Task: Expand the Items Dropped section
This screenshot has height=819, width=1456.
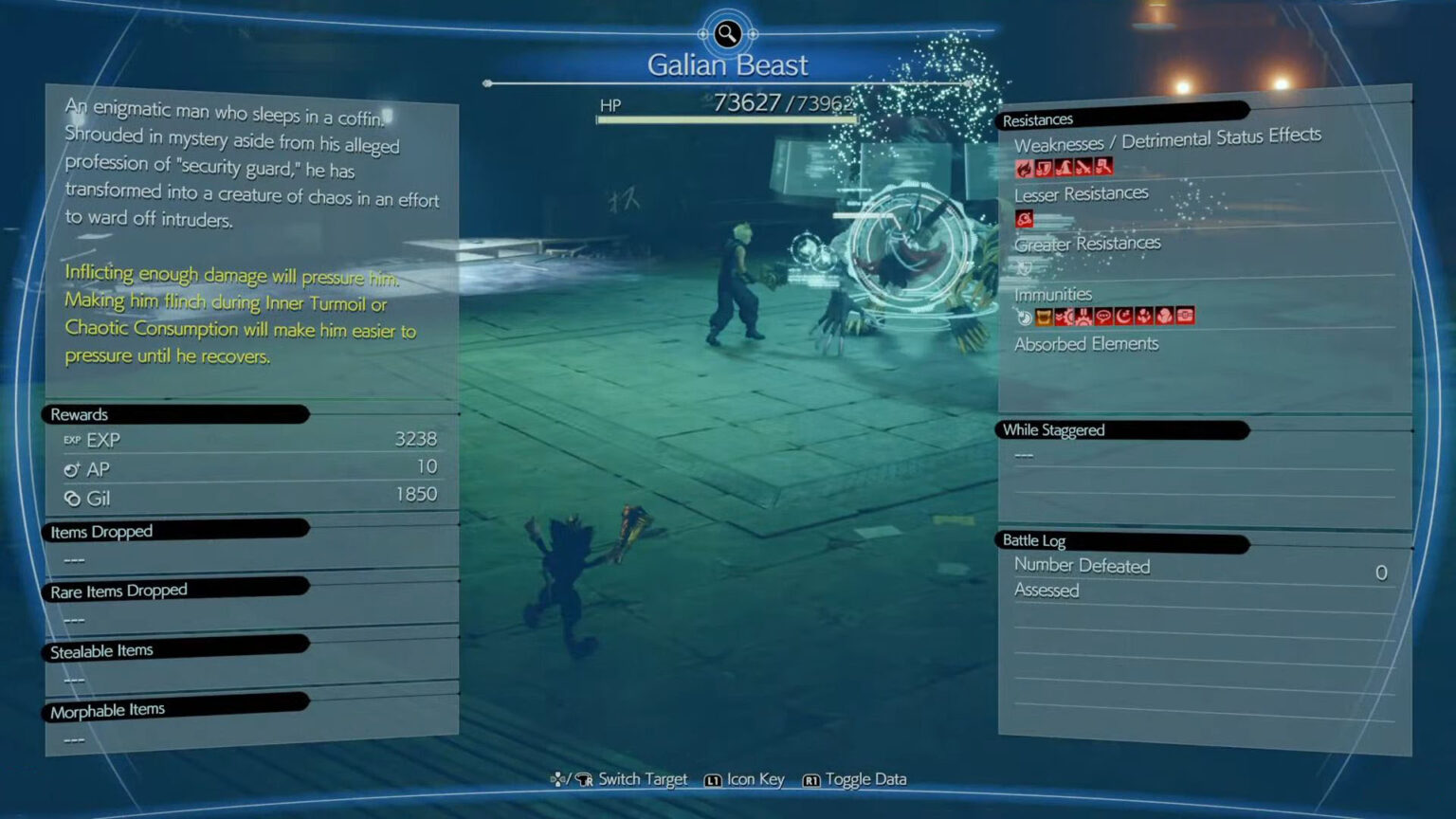Action: 100,532
